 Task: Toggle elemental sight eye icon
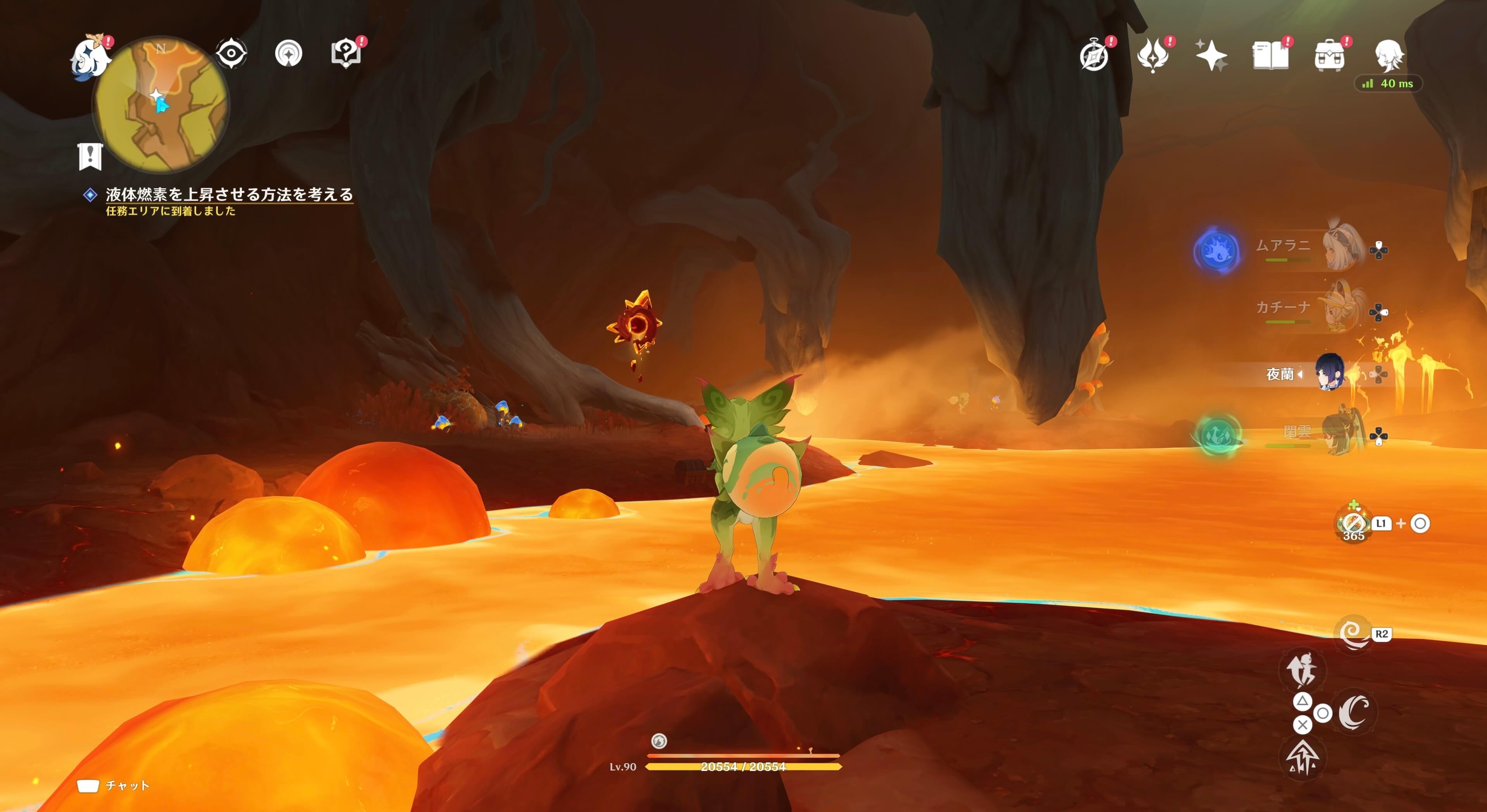point(231,54)
